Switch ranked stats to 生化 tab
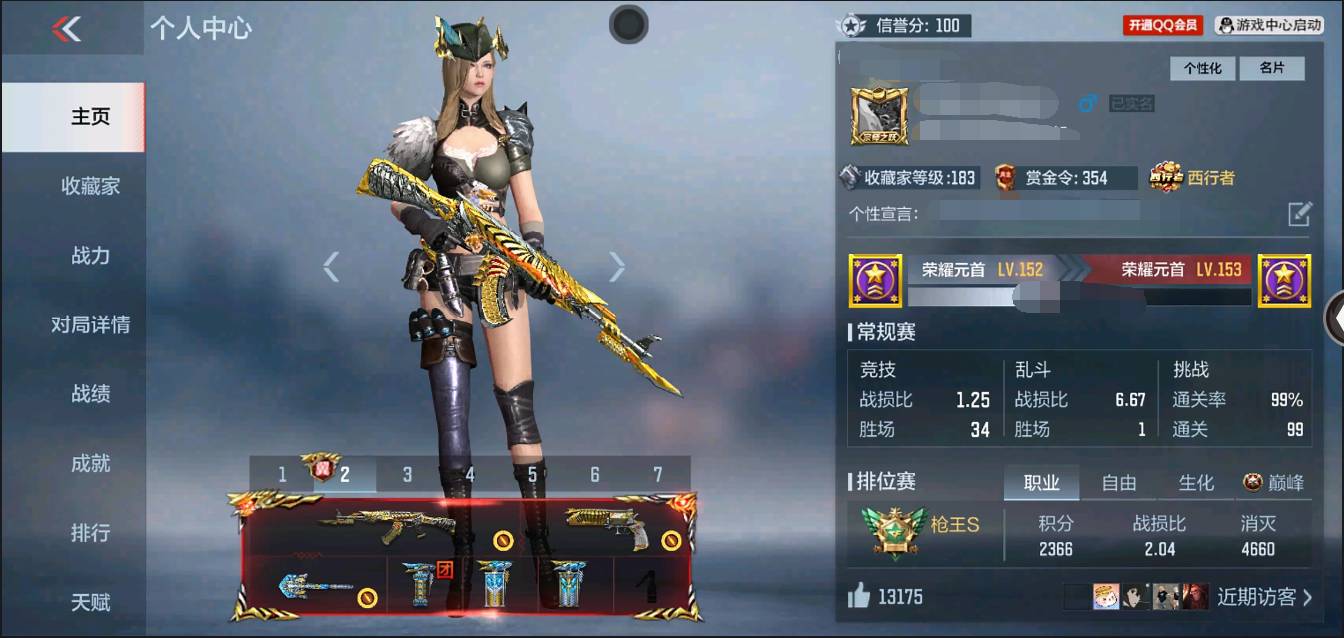This screenshot has height=638, width=1344. tap(1195, 483)
